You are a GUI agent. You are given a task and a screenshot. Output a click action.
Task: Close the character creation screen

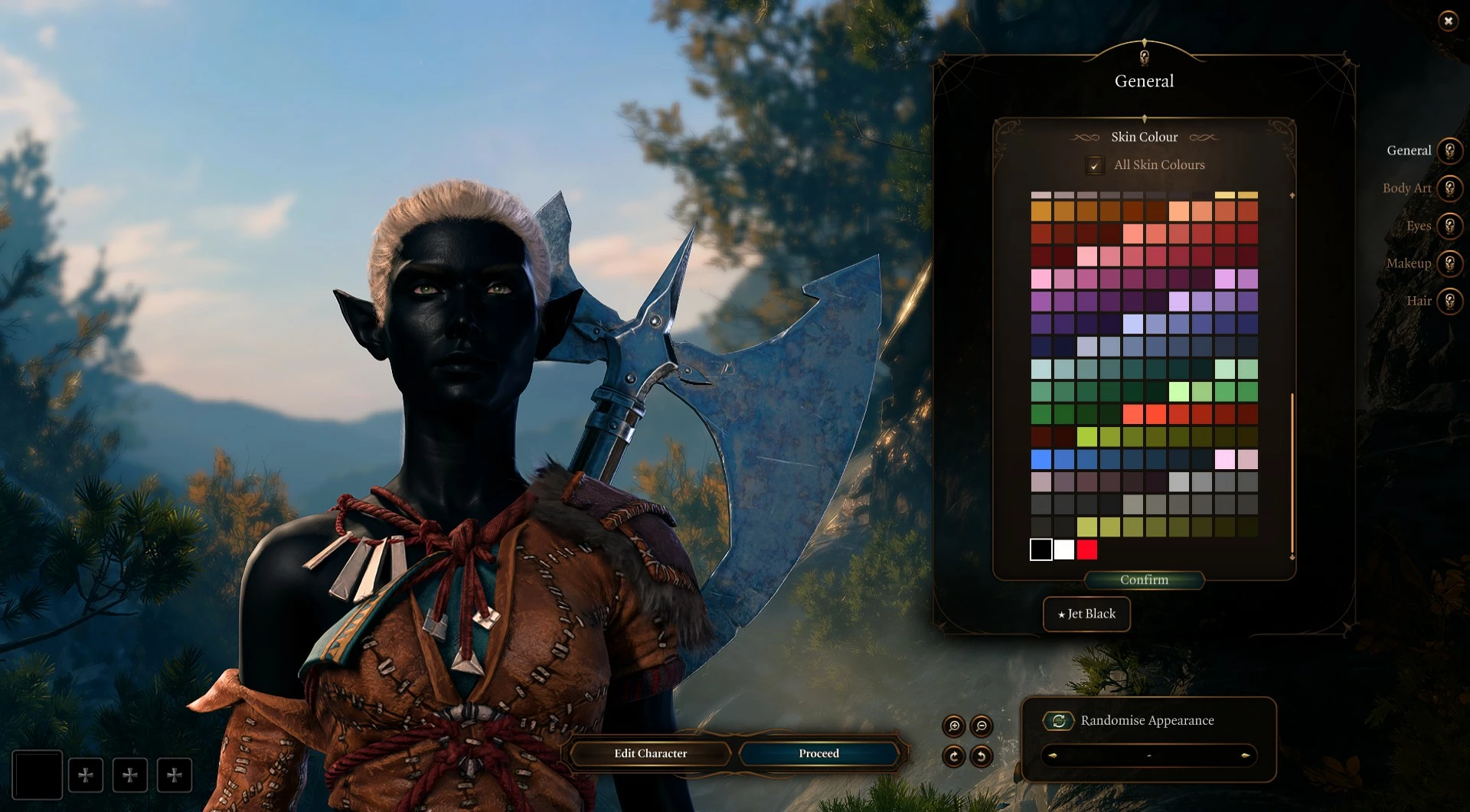(1448, 21)
